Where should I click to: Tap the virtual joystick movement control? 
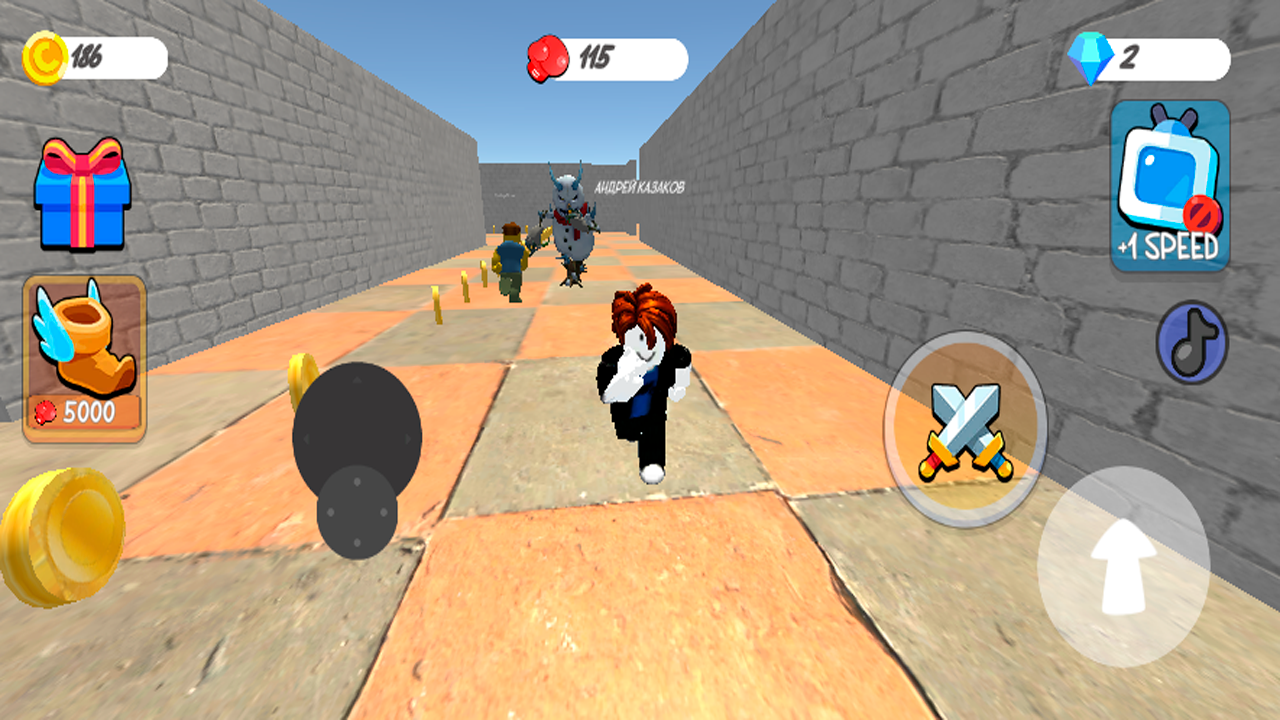(x=358, y=438)
